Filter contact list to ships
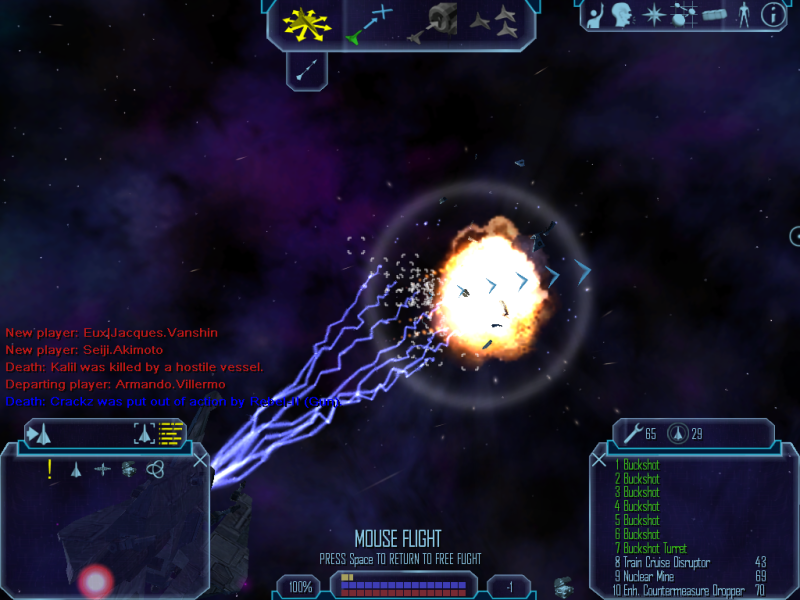 tap(76, 469)
